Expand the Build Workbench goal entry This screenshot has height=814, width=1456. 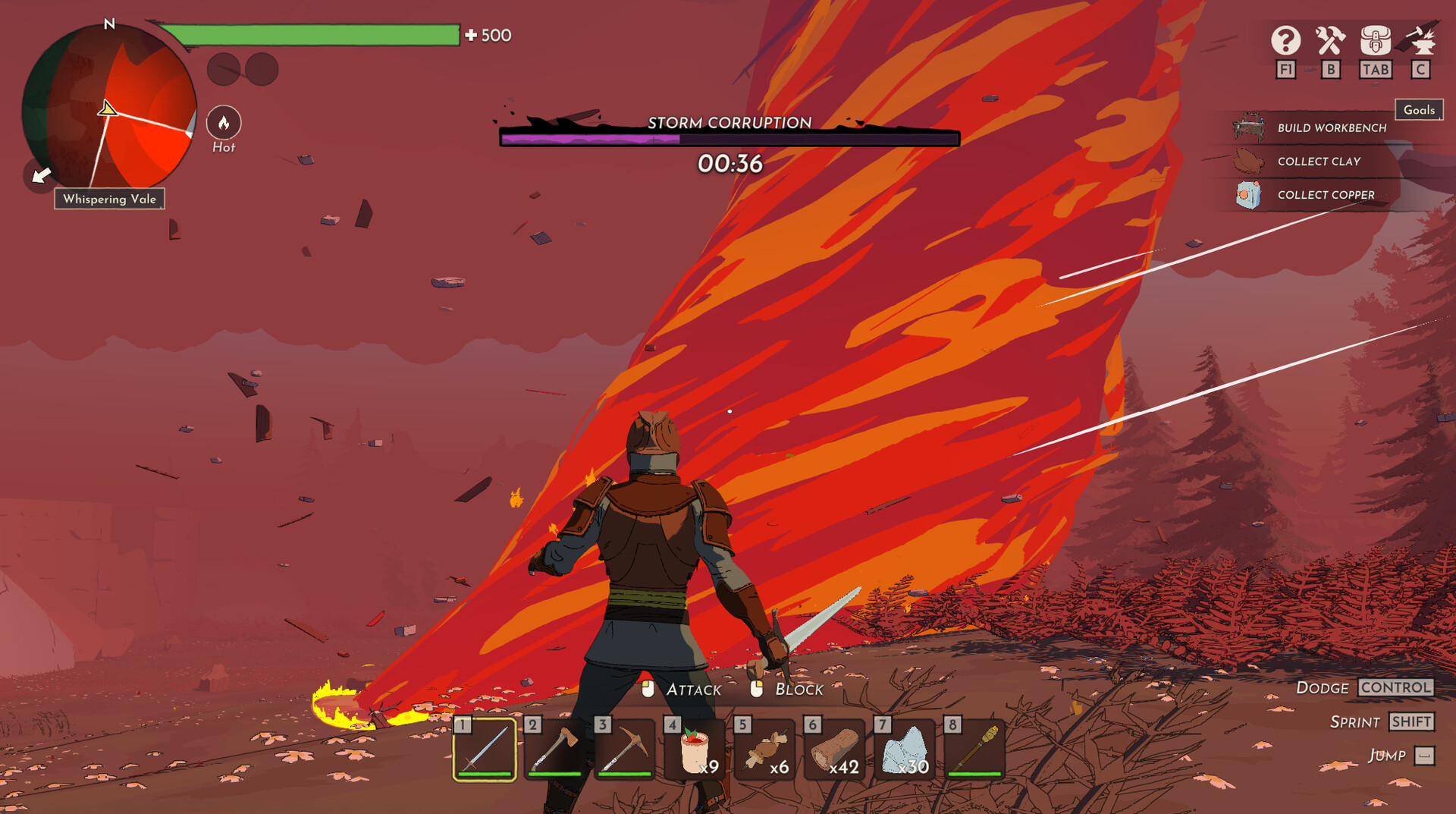1331,127
